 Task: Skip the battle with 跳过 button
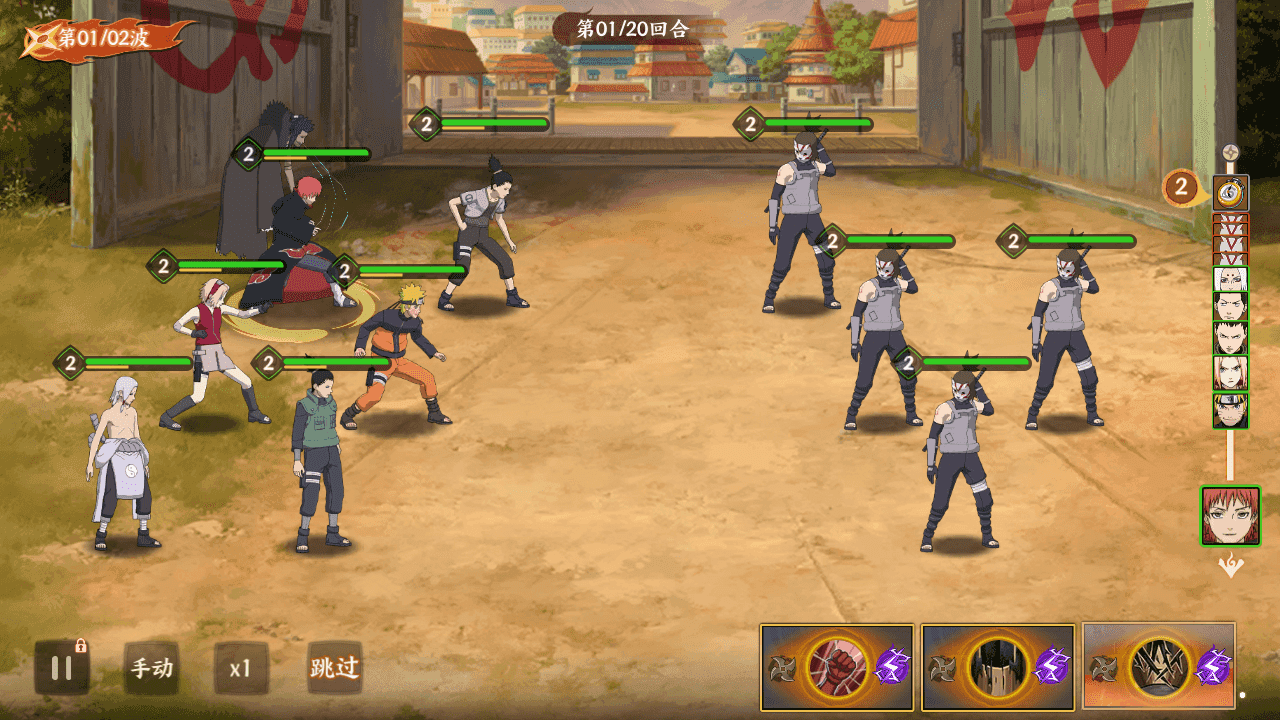coord(334,668)
